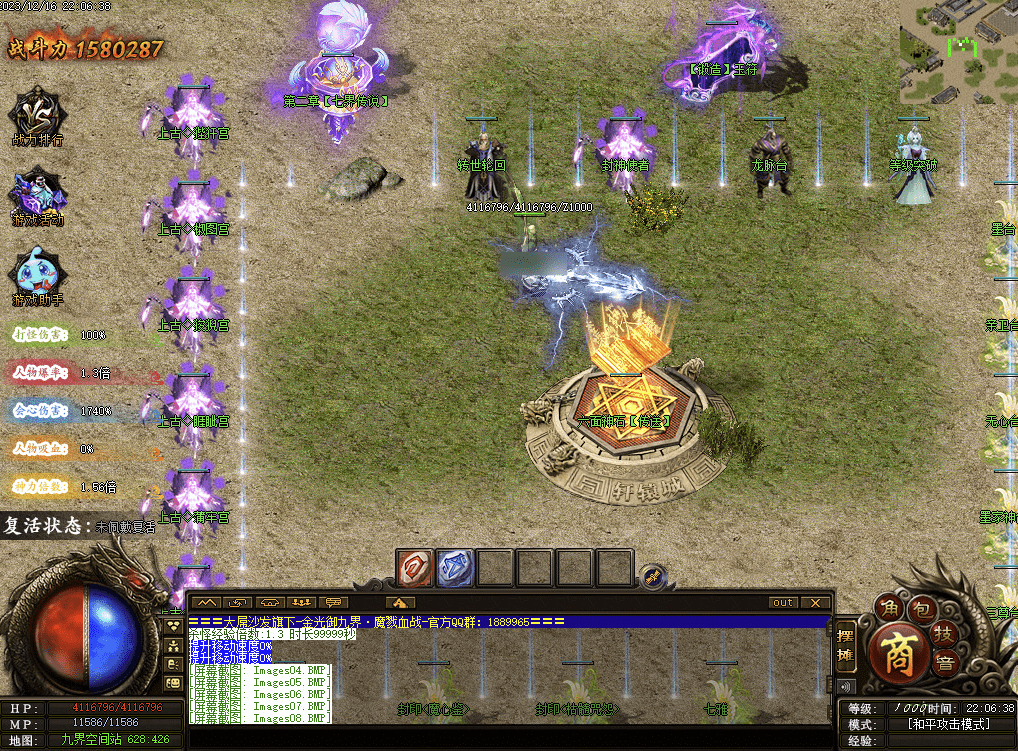Click the speech bubble chat channel button

point(332,603)
